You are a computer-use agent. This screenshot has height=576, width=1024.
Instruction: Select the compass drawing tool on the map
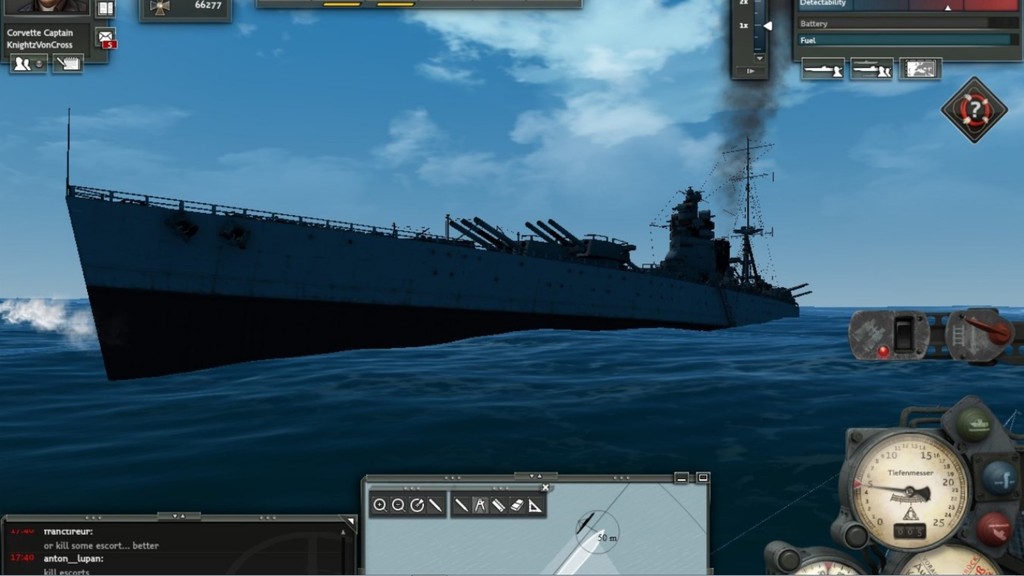[479, 506]
